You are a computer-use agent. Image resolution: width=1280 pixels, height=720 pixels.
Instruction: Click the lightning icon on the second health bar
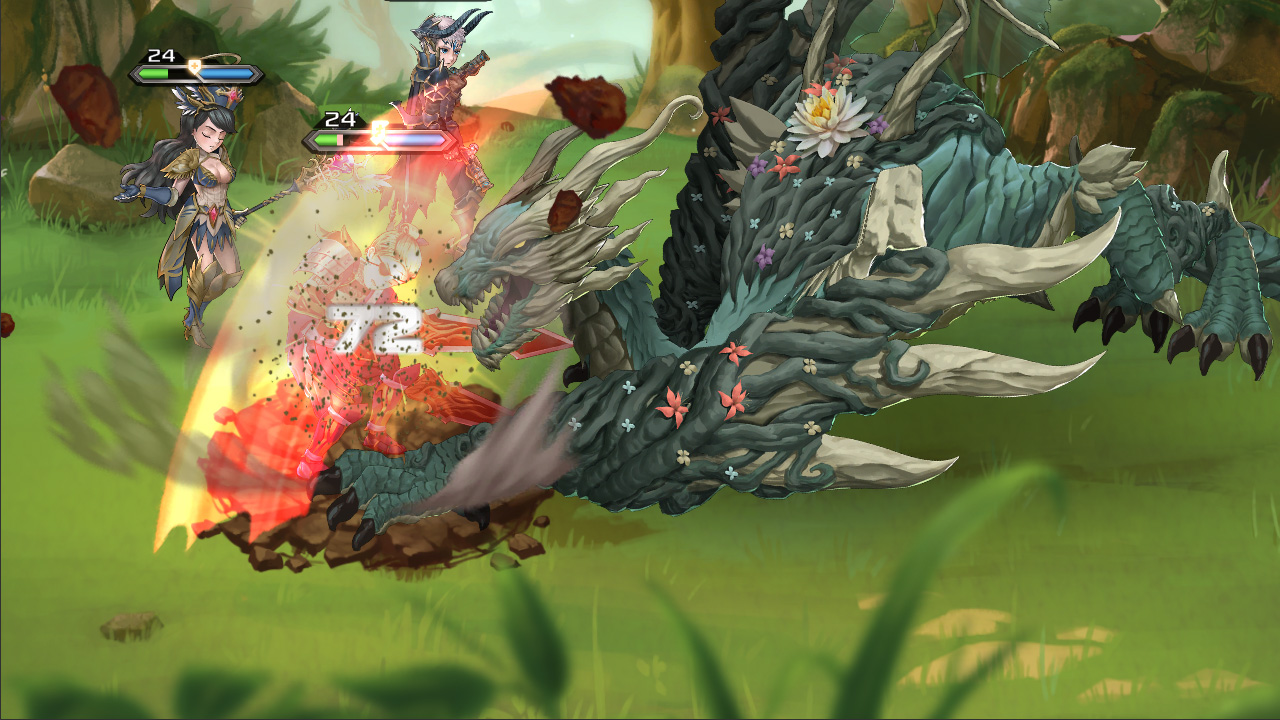click(378, 133)
